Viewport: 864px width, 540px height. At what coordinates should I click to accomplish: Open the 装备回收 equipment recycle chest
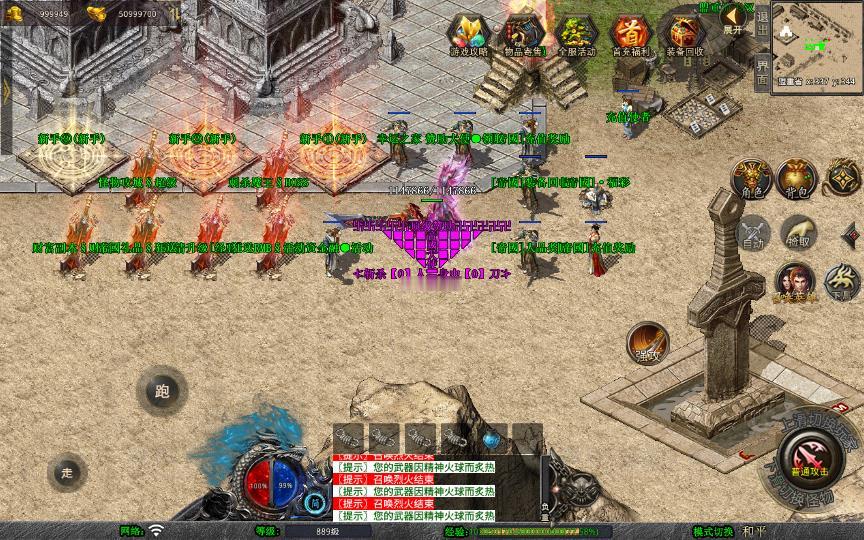tap(684, 35)
